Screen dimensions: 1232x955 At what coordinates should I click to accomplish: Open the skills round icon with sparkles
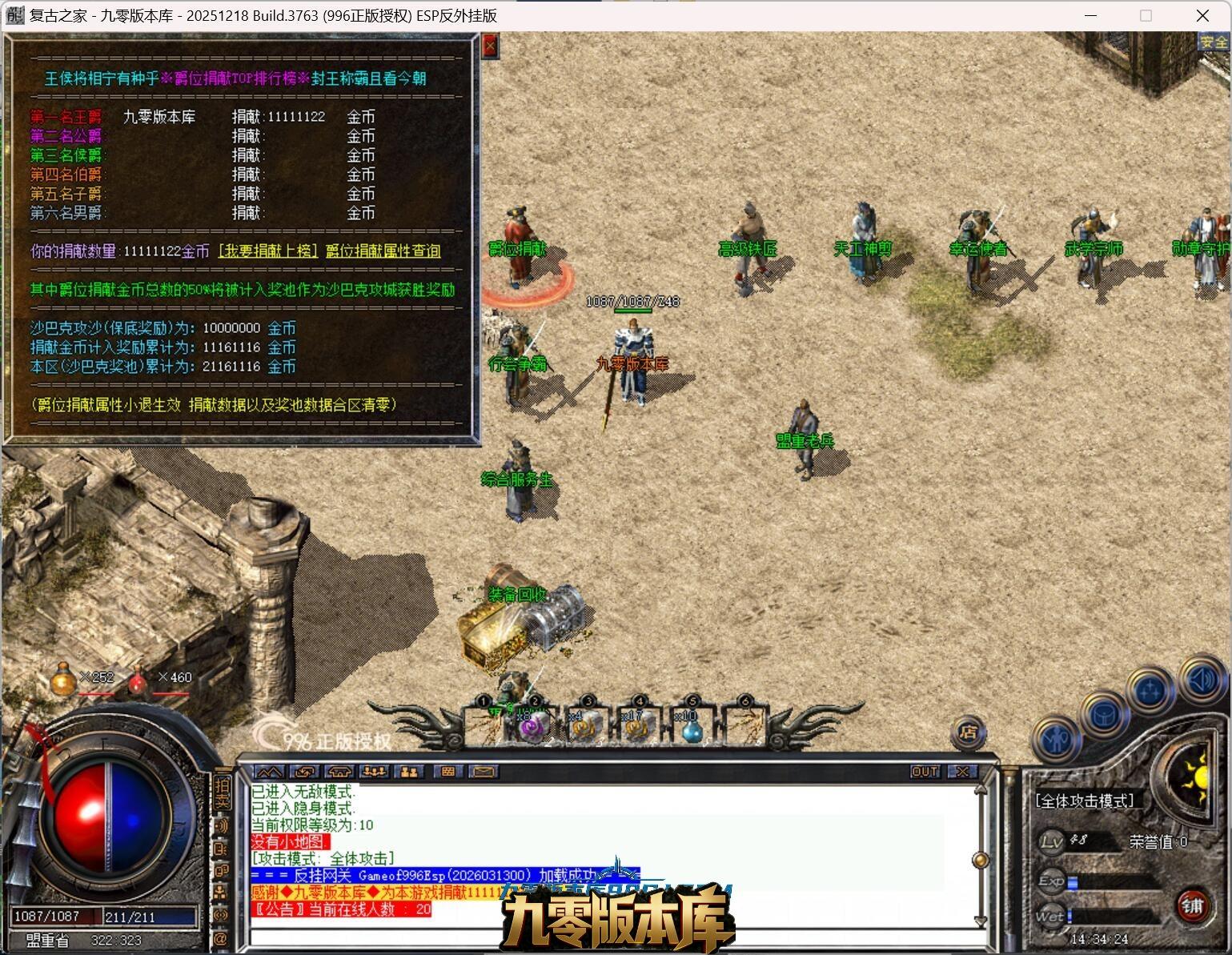pos(1150,690)
